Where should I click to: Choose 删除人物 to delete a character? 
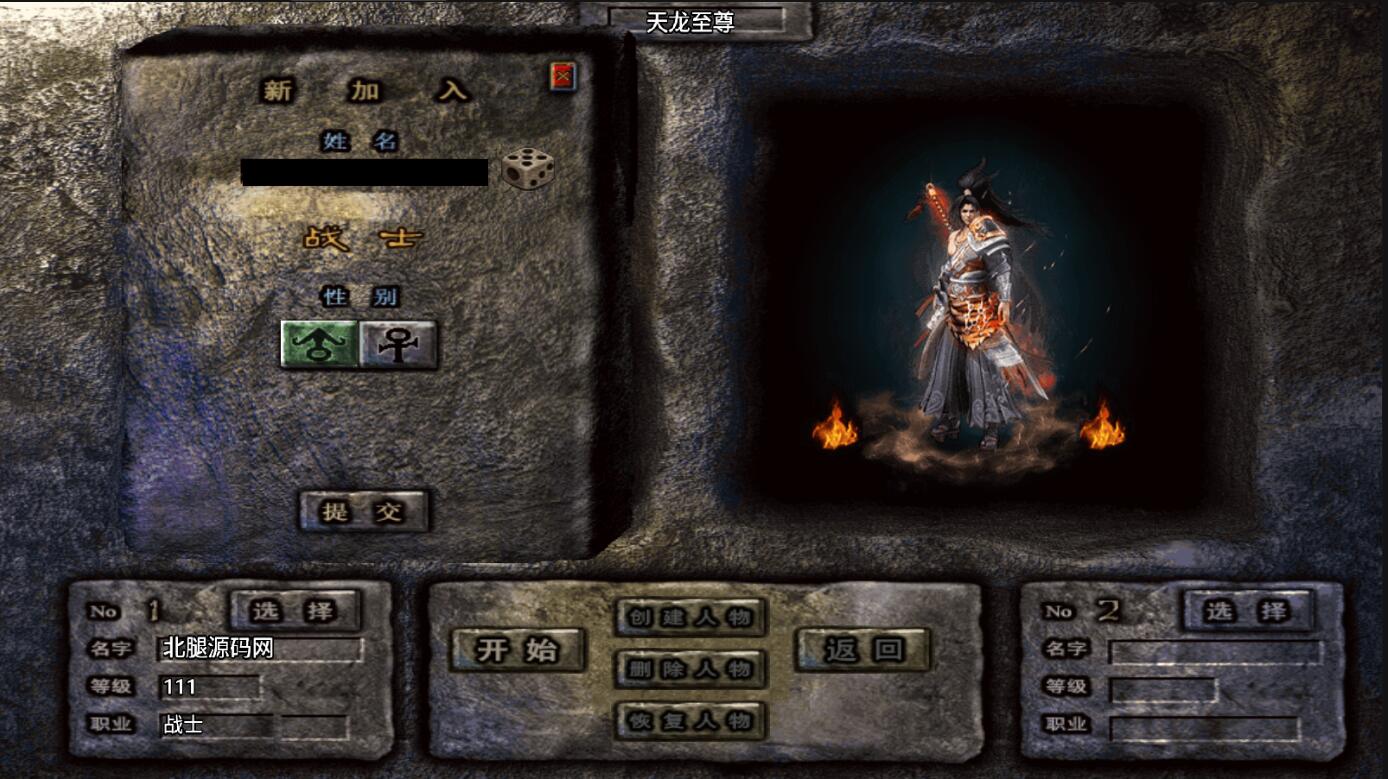click(x=690, y=668)
